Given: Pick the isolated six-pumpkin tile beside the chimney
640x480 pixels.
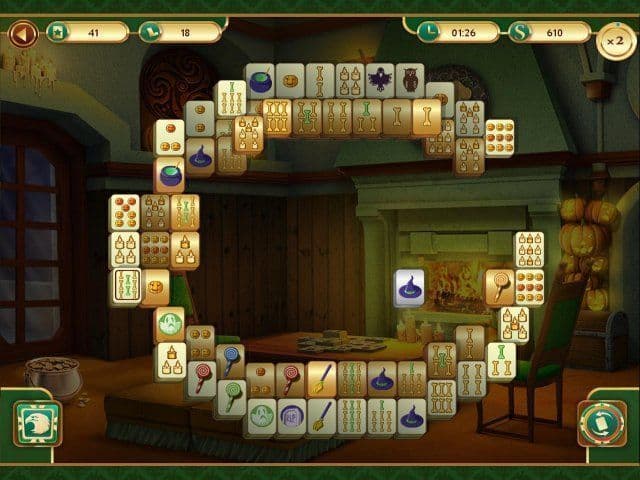Looking at the screenshot, I should 499,138.
